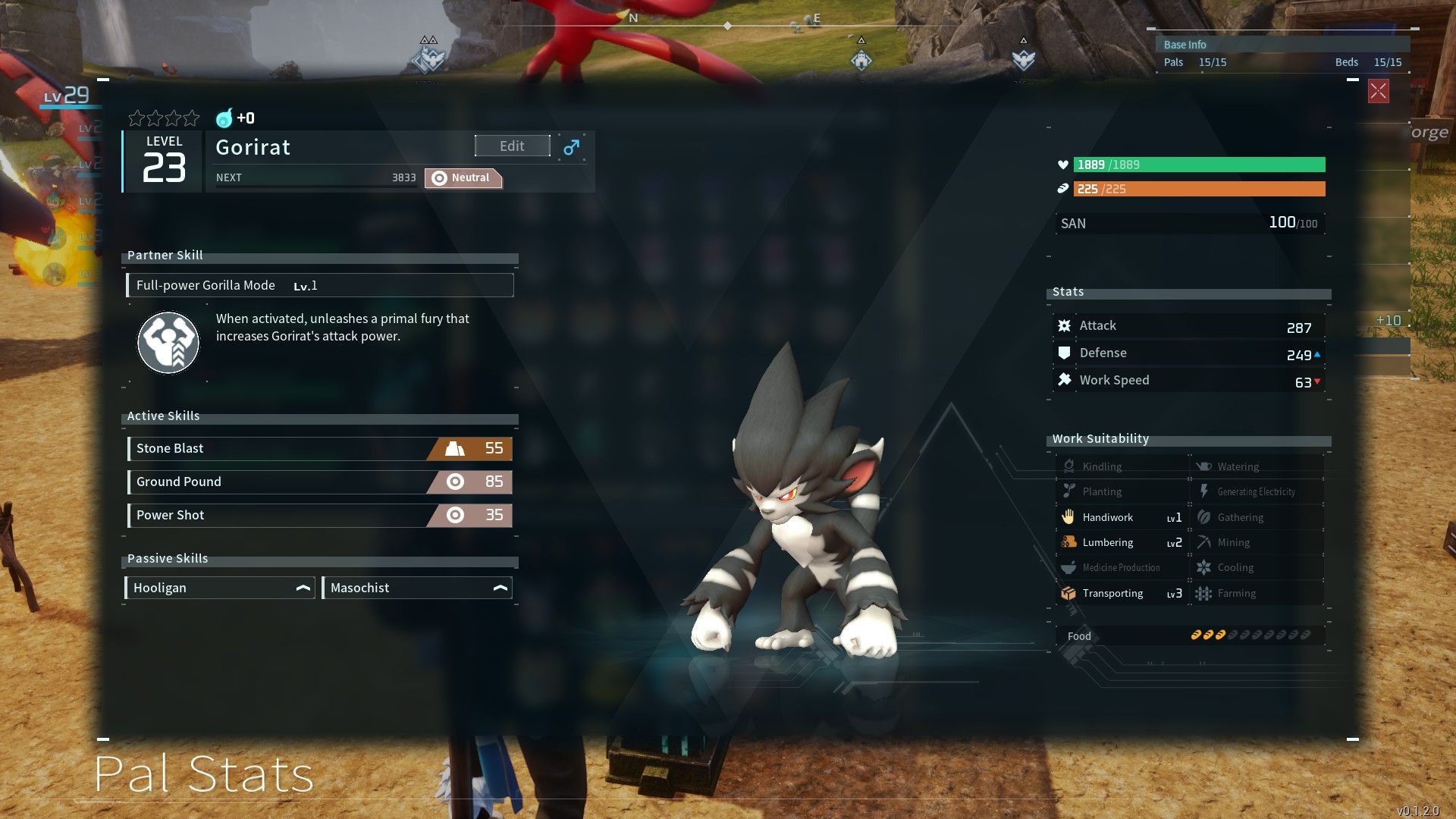Open the Neutral element type badge
The height and width of the screenshot is (819, 1456).
463,177
